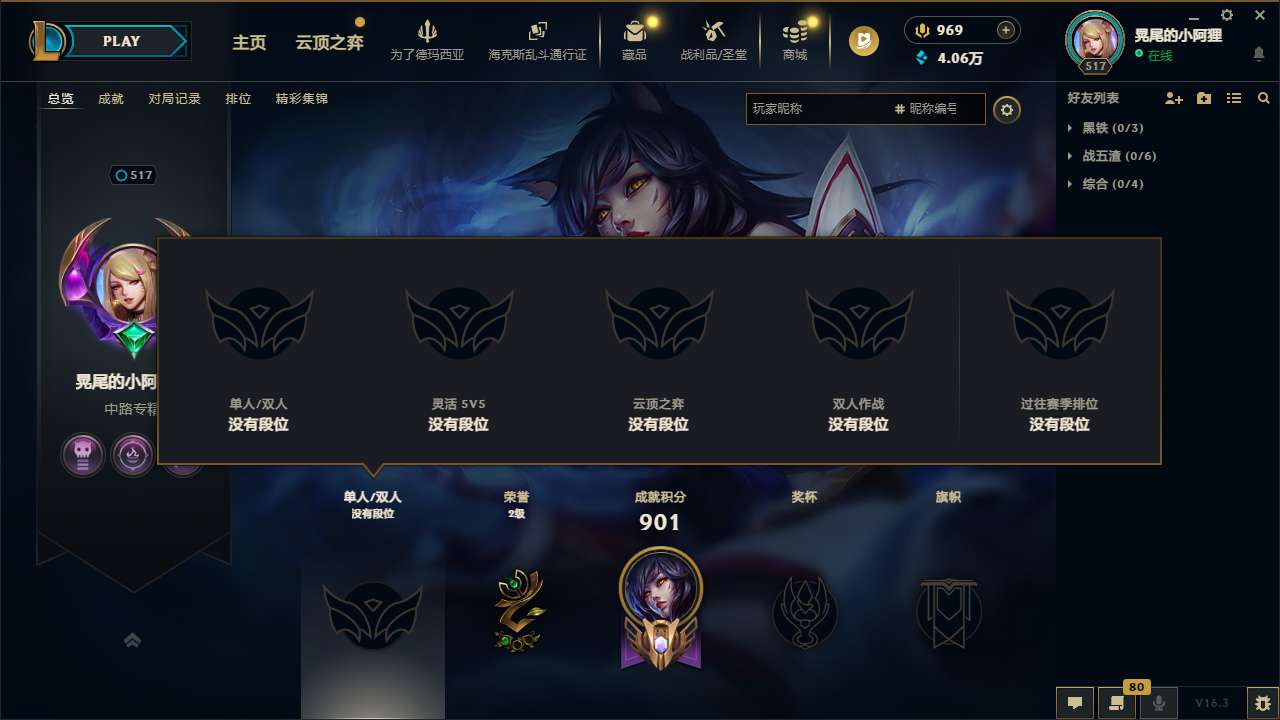Mute the microphone in the bottom bar
The image size is (1280, 720).
point(1158,703)
